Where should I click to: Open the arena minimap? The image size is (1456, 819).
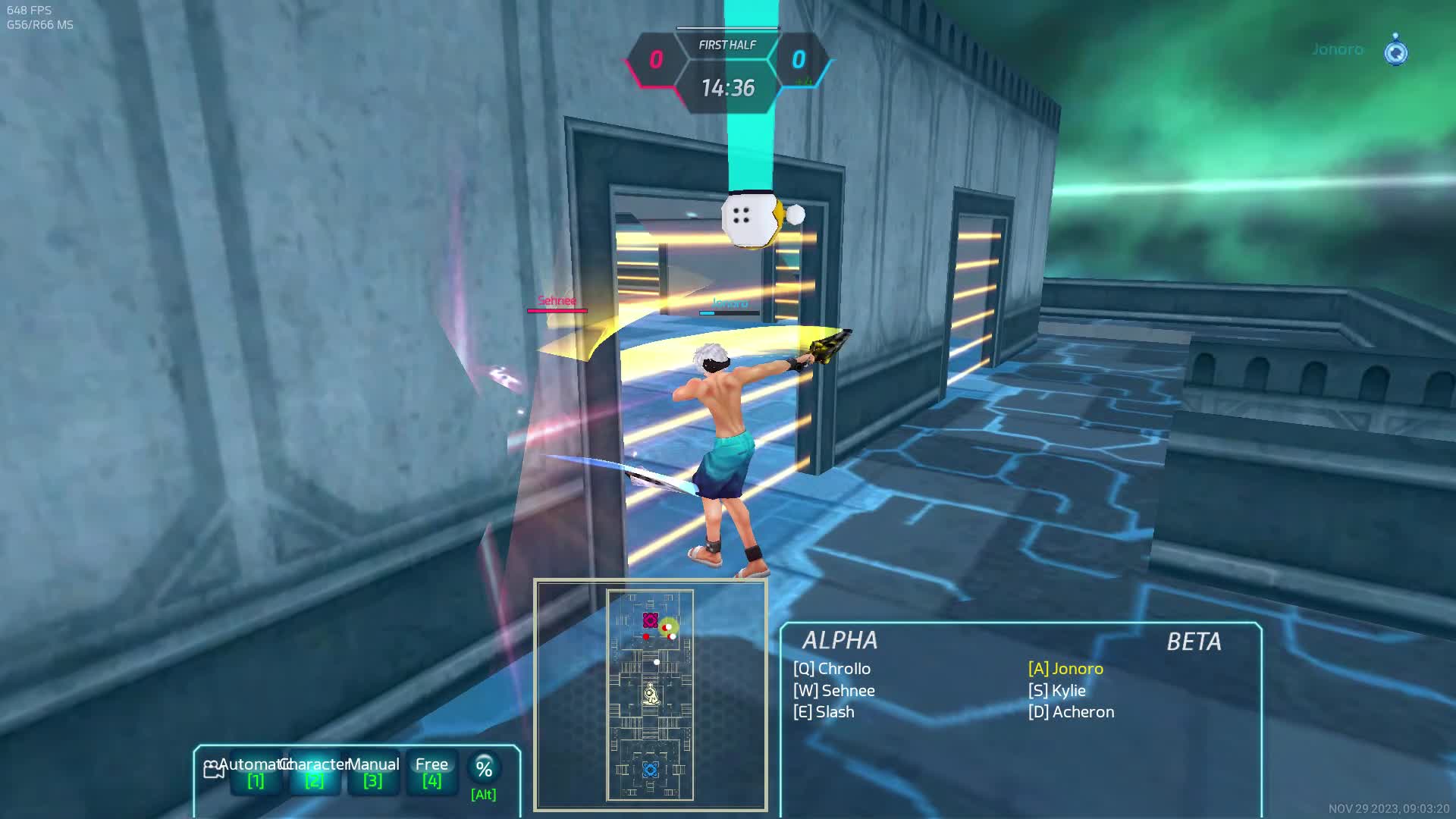click(x=650, y=695)
